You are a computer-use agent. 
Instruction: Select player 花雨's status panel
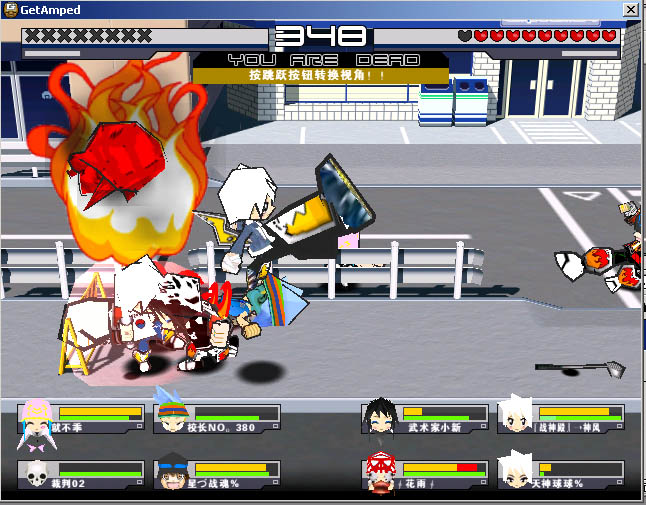425,474
